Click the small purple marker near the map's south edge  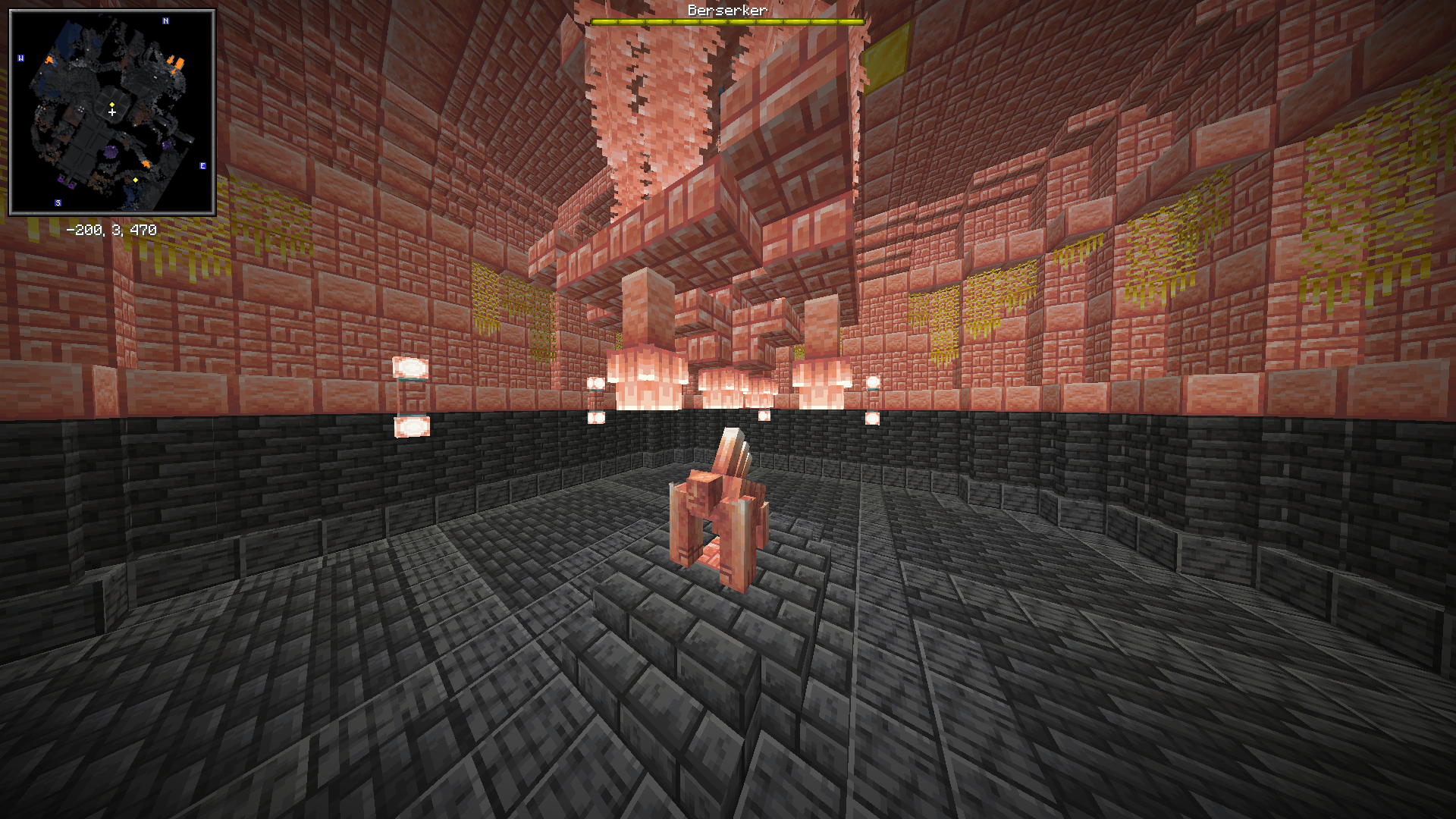(71, 185)
